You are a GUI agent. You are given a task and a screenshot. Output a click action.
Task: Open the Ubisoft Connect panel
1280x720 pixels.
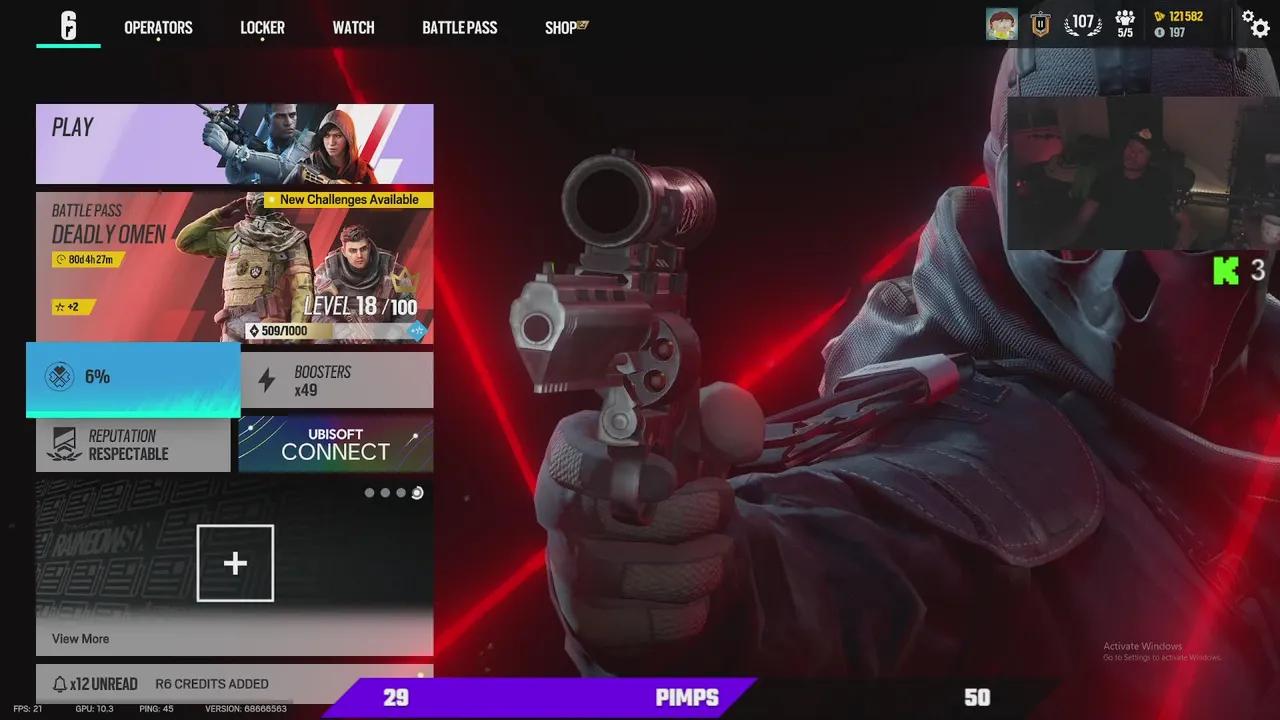click(335, 443)
